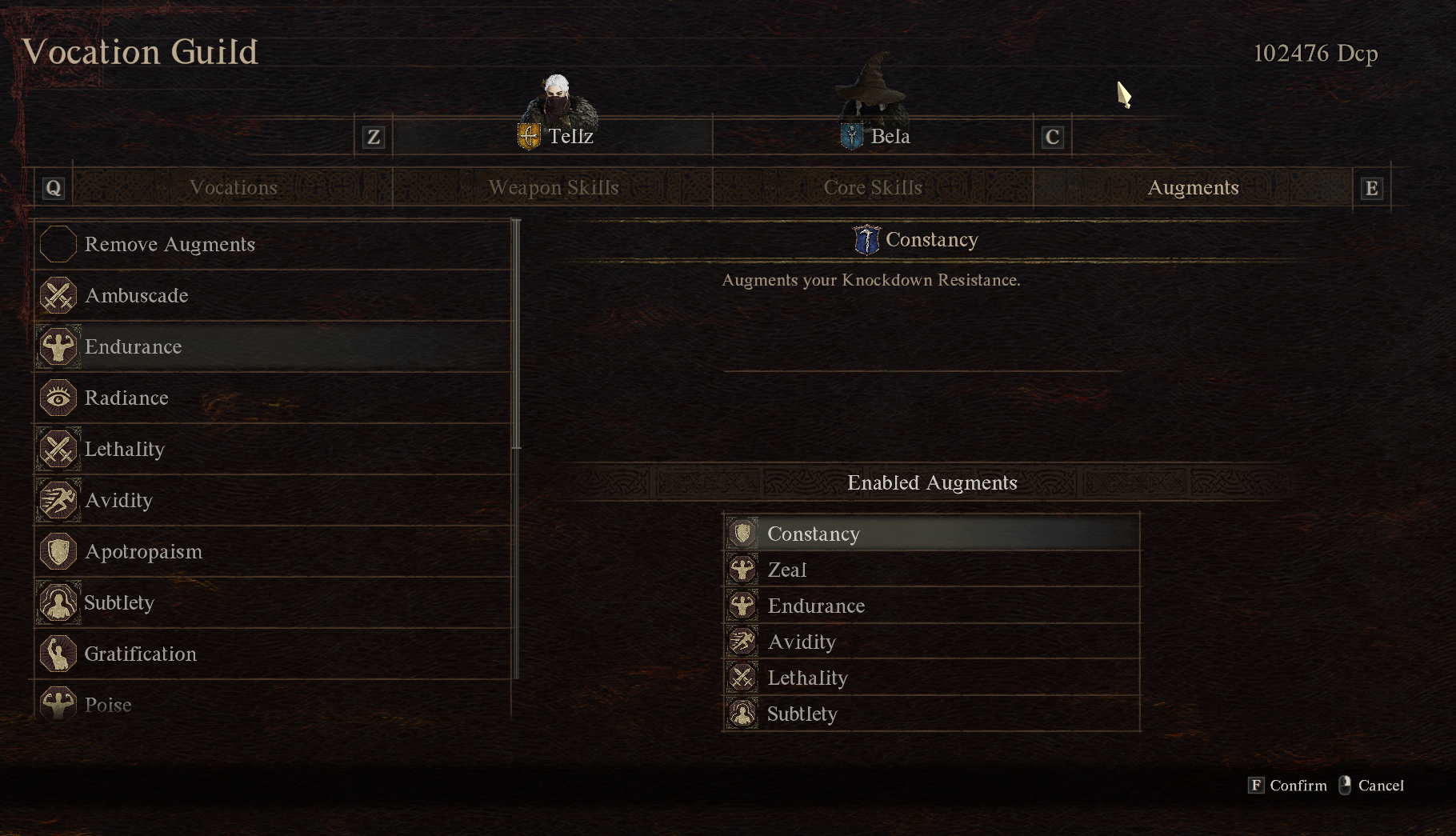Switch to the Weapon Skills tab
1456x836 pixels.
tap(553, 187)
